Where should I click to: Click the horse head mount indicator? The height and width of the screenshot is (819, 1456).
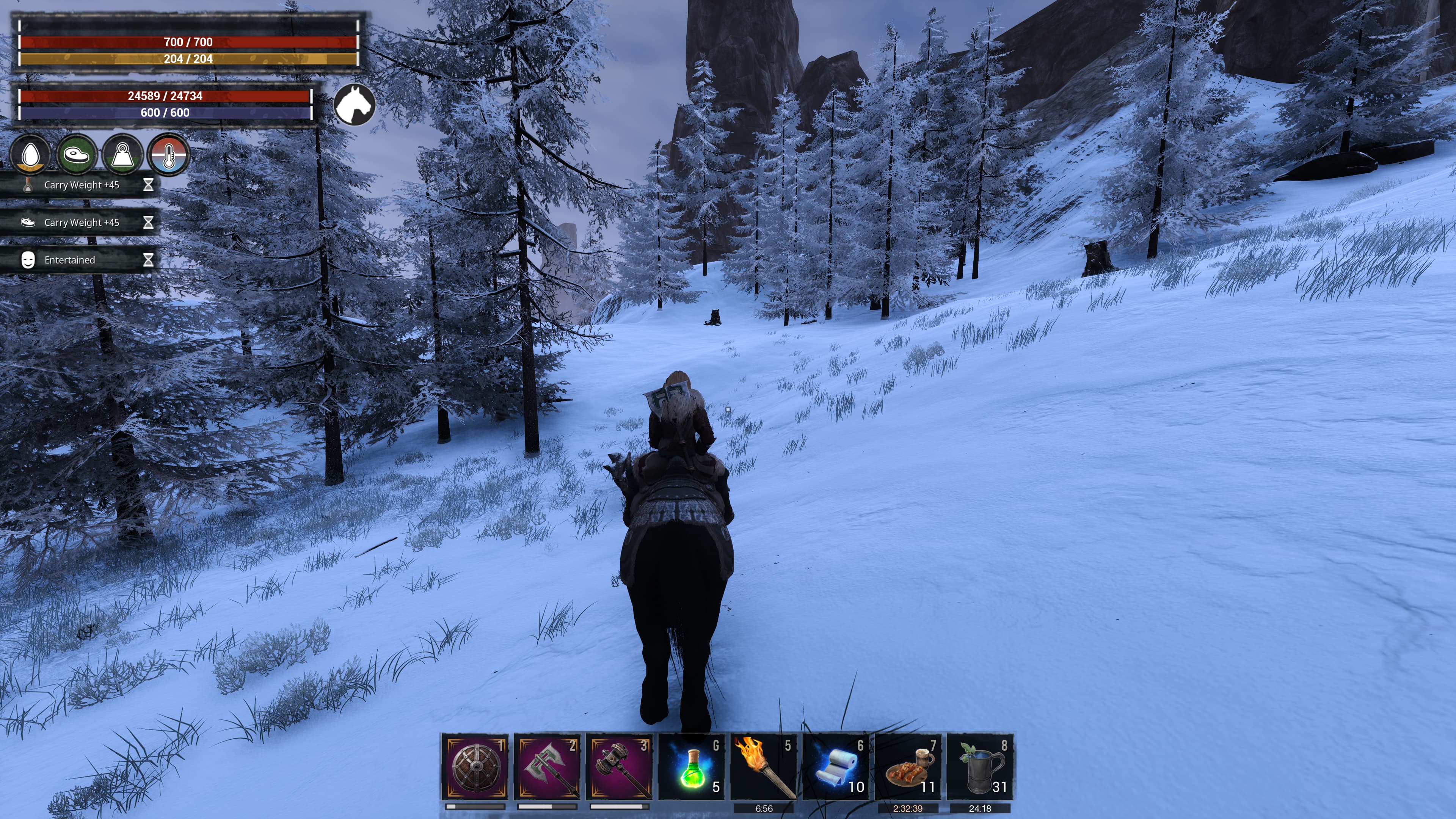(355, 105)
